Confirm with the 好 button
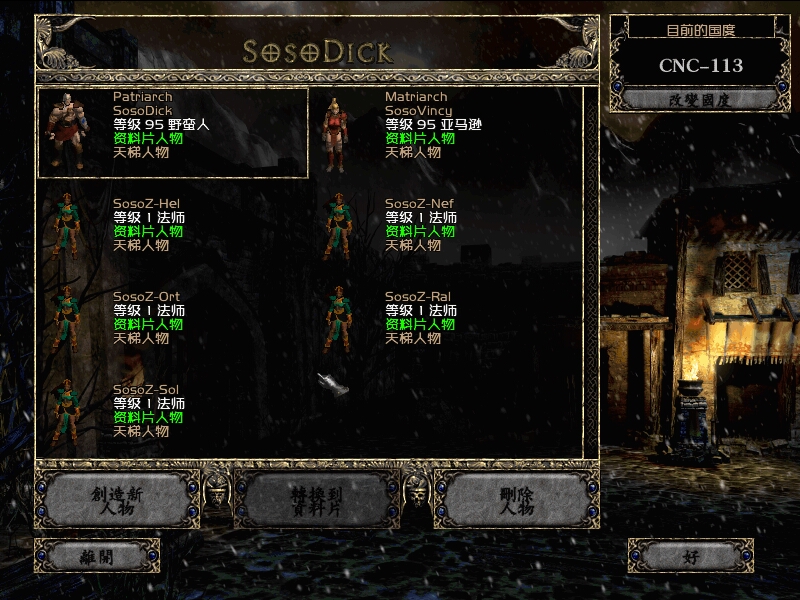This screenshot has width=800, height=600. [x=691, y=556]
